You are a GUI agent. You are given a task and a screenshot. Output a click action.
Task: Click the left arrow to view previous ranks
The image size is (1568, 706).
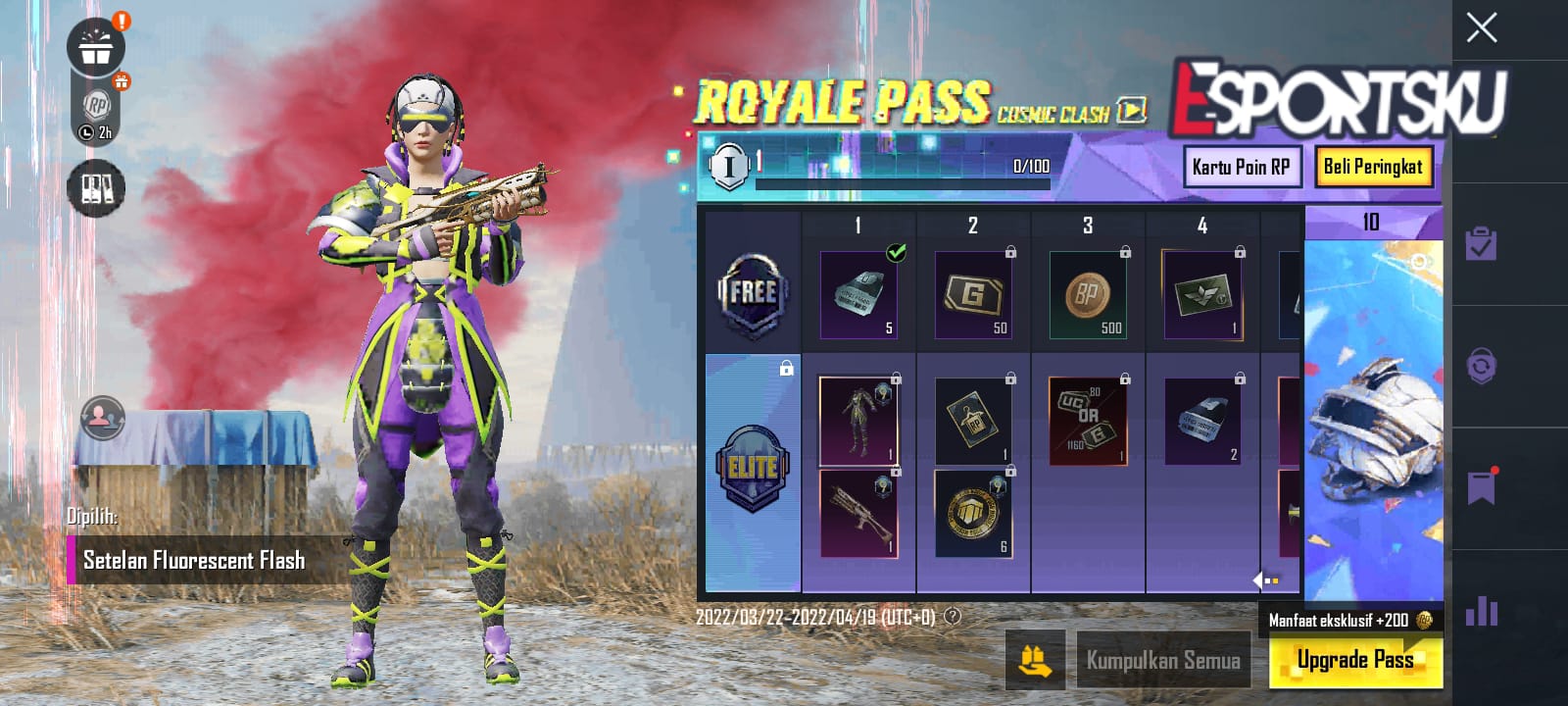(x=1257, y=579)
